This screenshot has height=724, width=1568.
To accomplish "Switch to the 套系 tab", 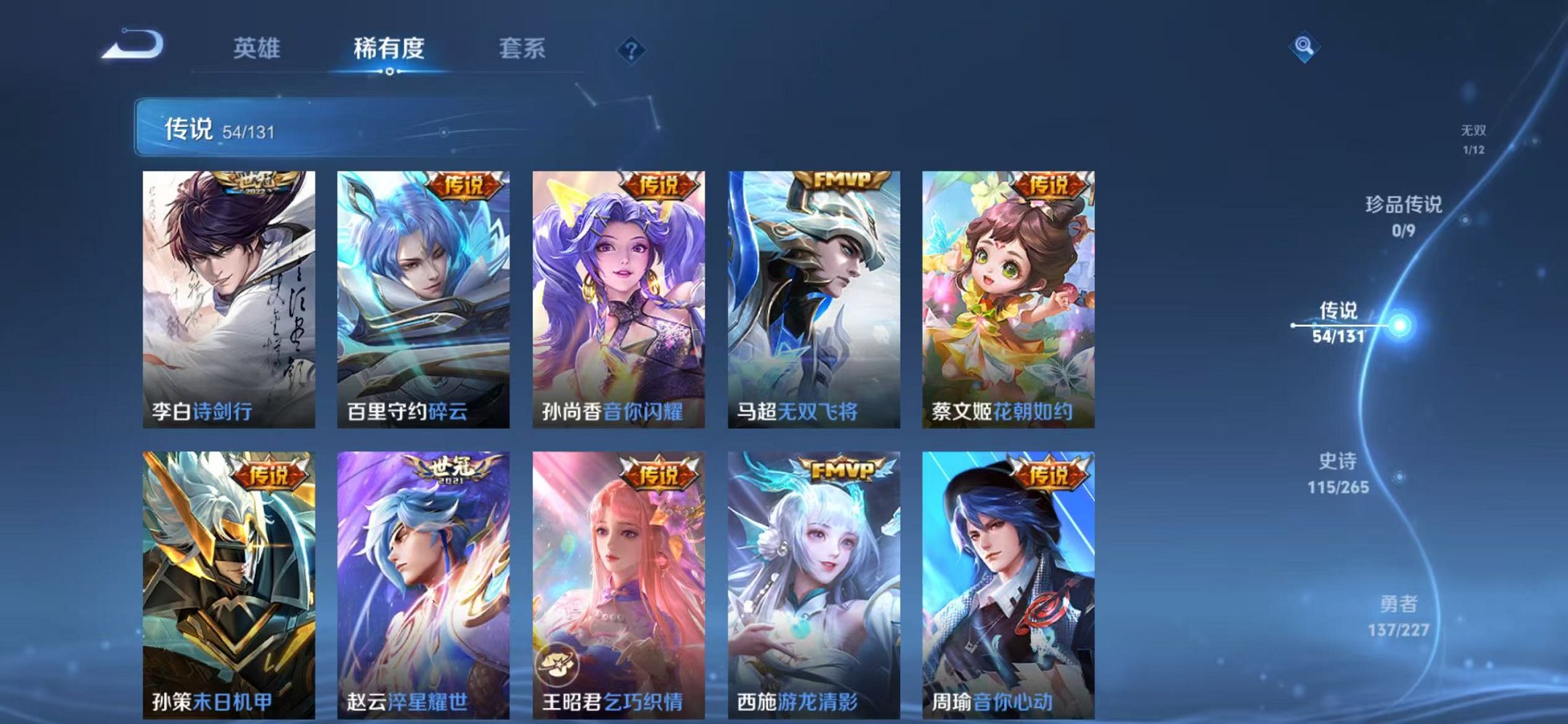I will (x=521, y=48).
